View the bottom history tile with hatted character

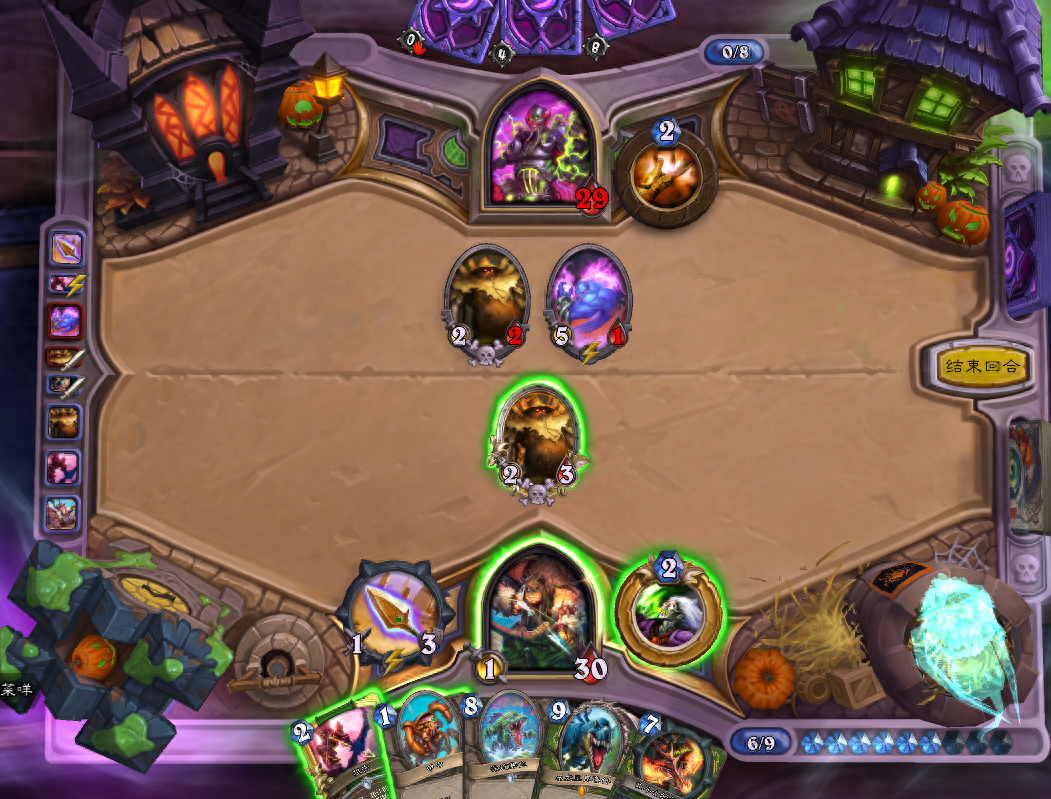click(x=63, y=513)
